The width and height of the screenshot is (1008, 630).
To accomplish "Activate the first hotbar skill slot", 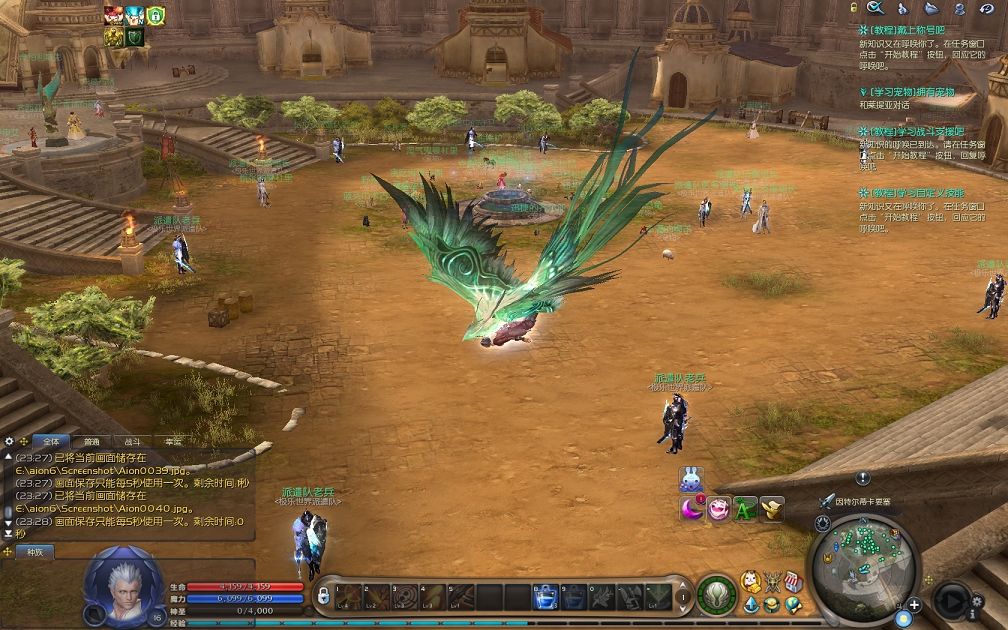I will tap(349, 597).
